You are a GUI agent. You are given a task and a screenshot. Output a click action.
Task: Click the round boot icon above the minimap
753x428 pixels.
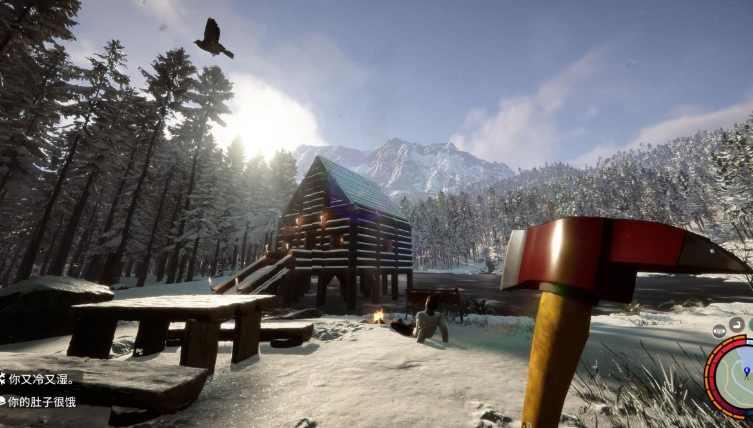[737, 324]
